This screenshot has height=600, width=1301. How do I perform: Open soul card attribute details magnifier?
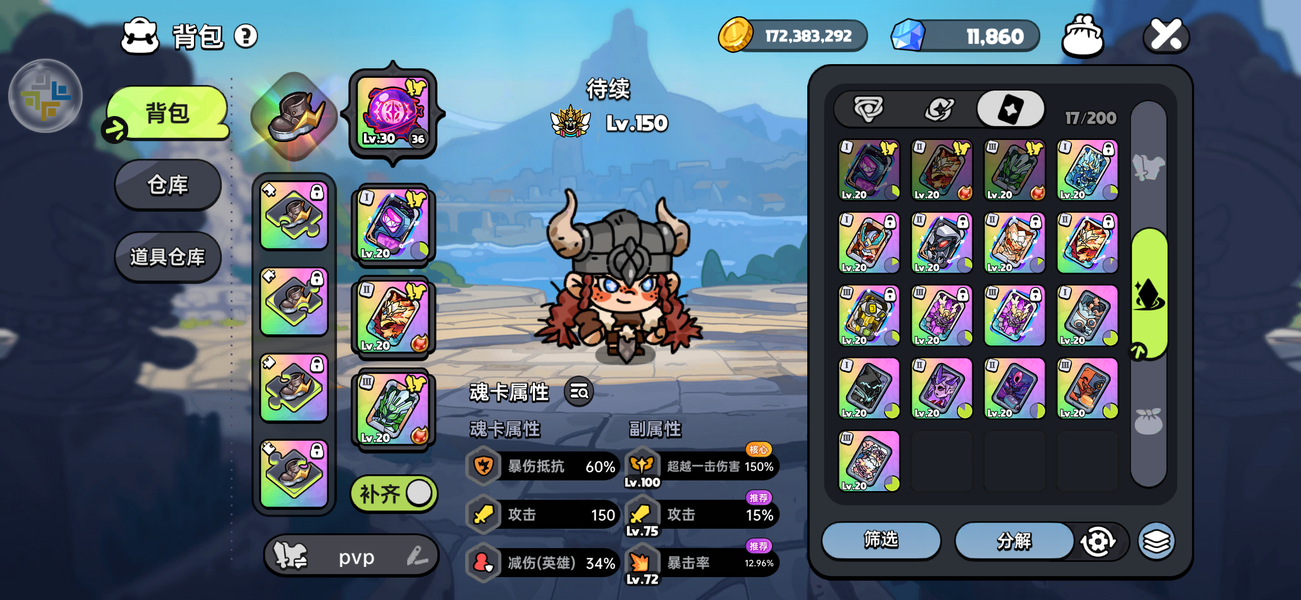[579, 392]
